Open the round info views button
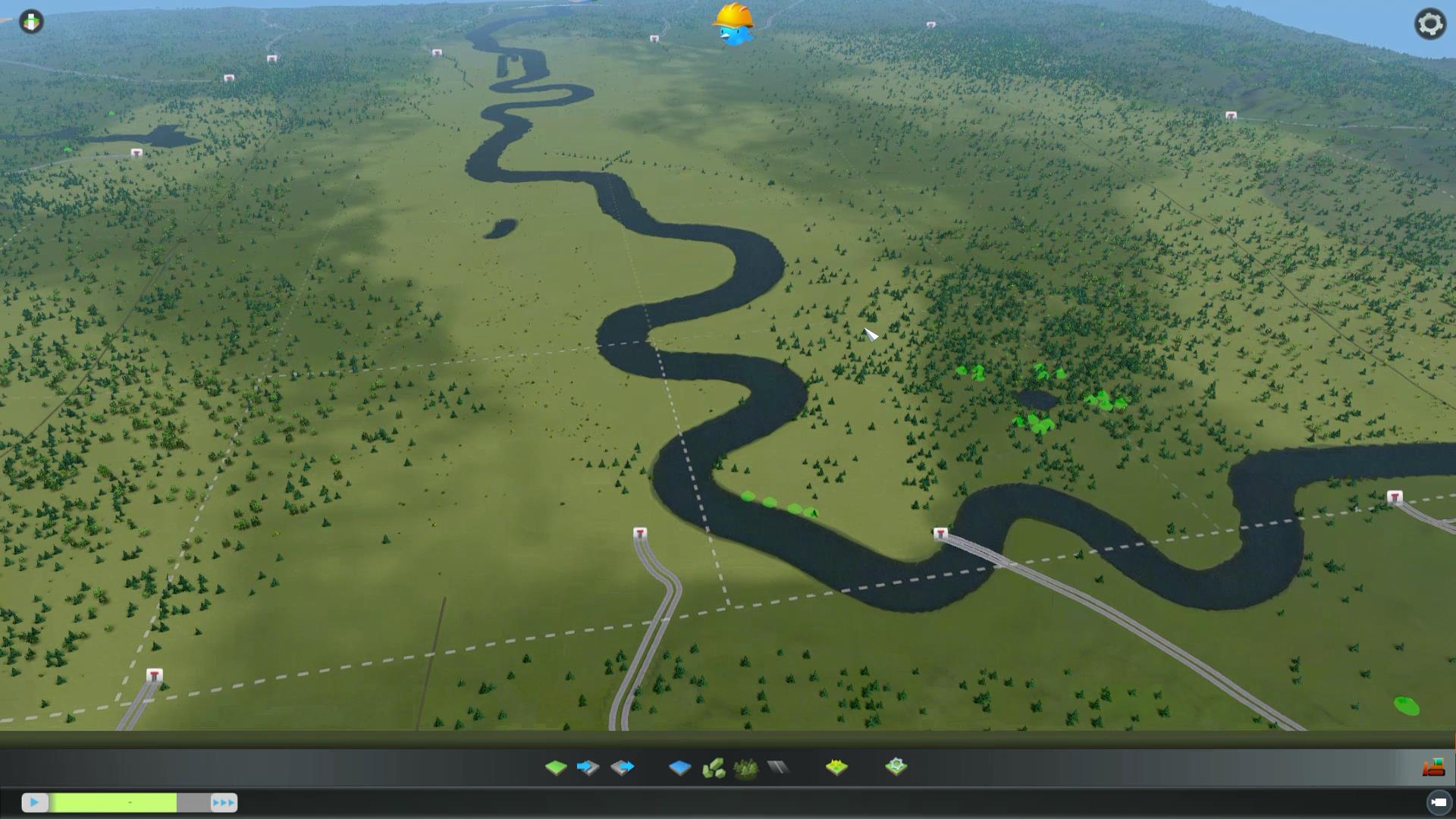Image resolution: width=1456 pixels, height=819 pixels. [31, 22]
